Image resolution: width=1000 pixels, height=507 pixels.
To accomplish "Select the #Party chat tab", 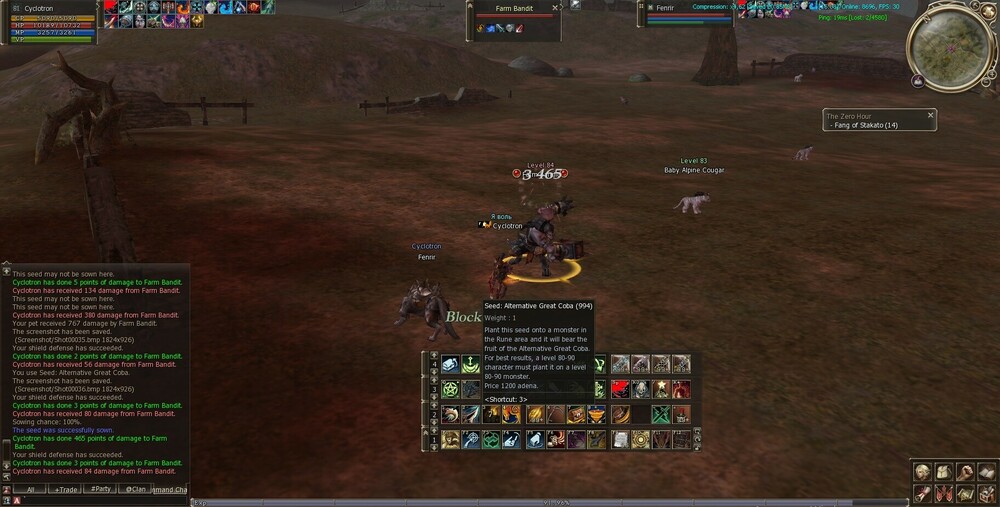I will (x=100, y=489).
